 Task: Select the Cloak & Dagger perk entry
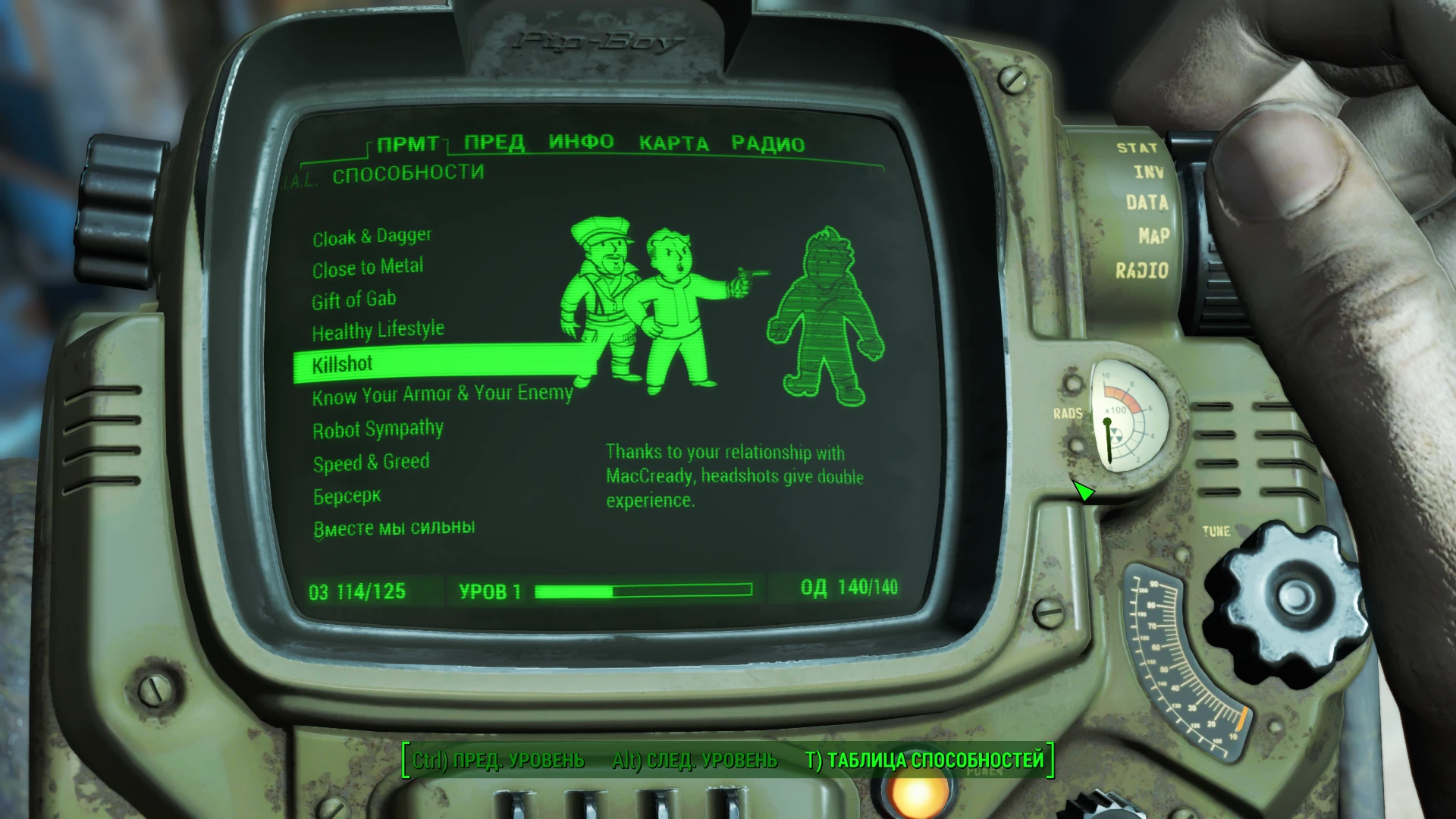click(372, 235)
